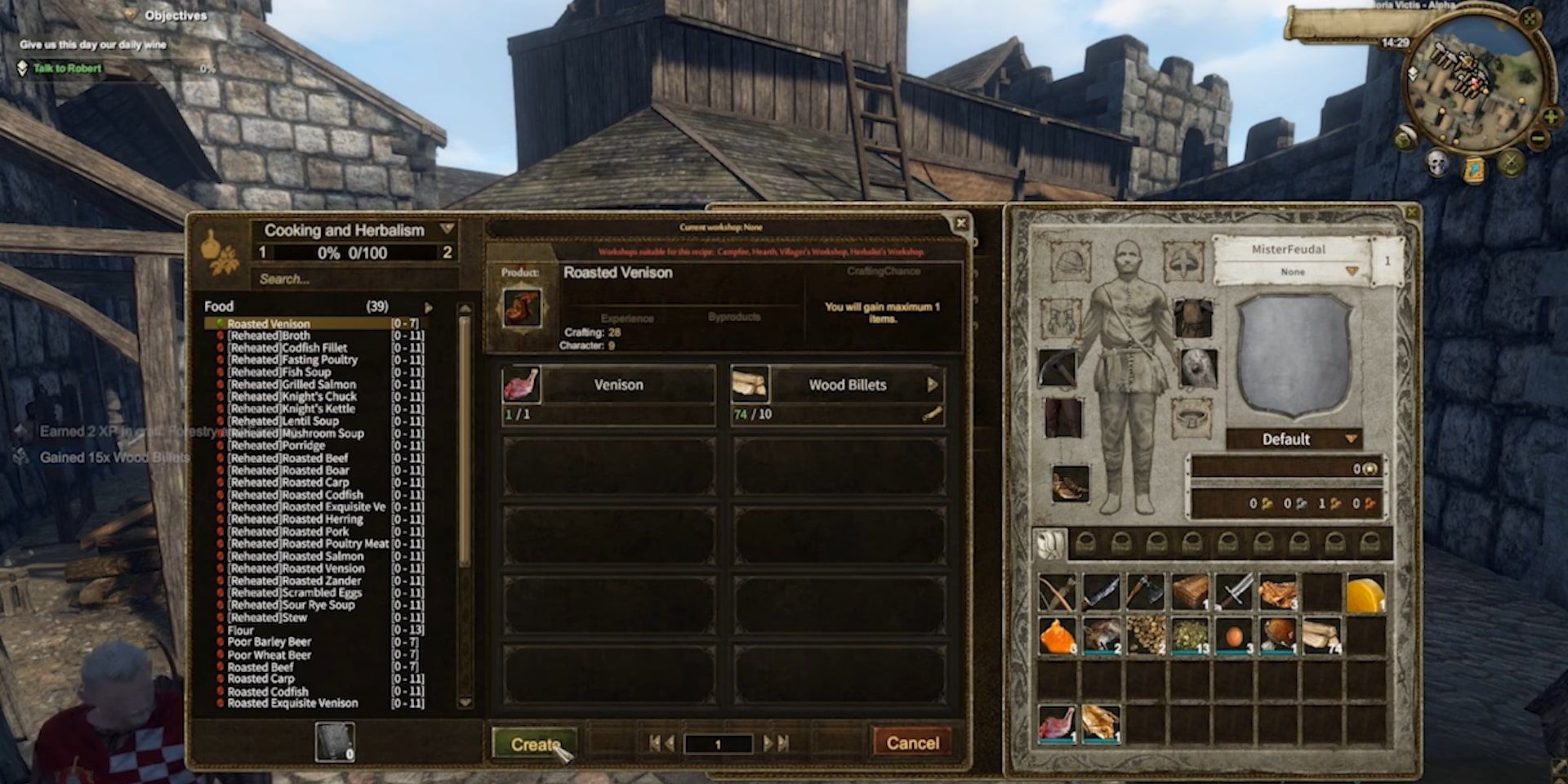The width and height of the screenshot is (1568, 784).
Task: Open the Cooking and Herbalism skill dropdown arrow
Action: pyautogui.click(x=448, y=229)
